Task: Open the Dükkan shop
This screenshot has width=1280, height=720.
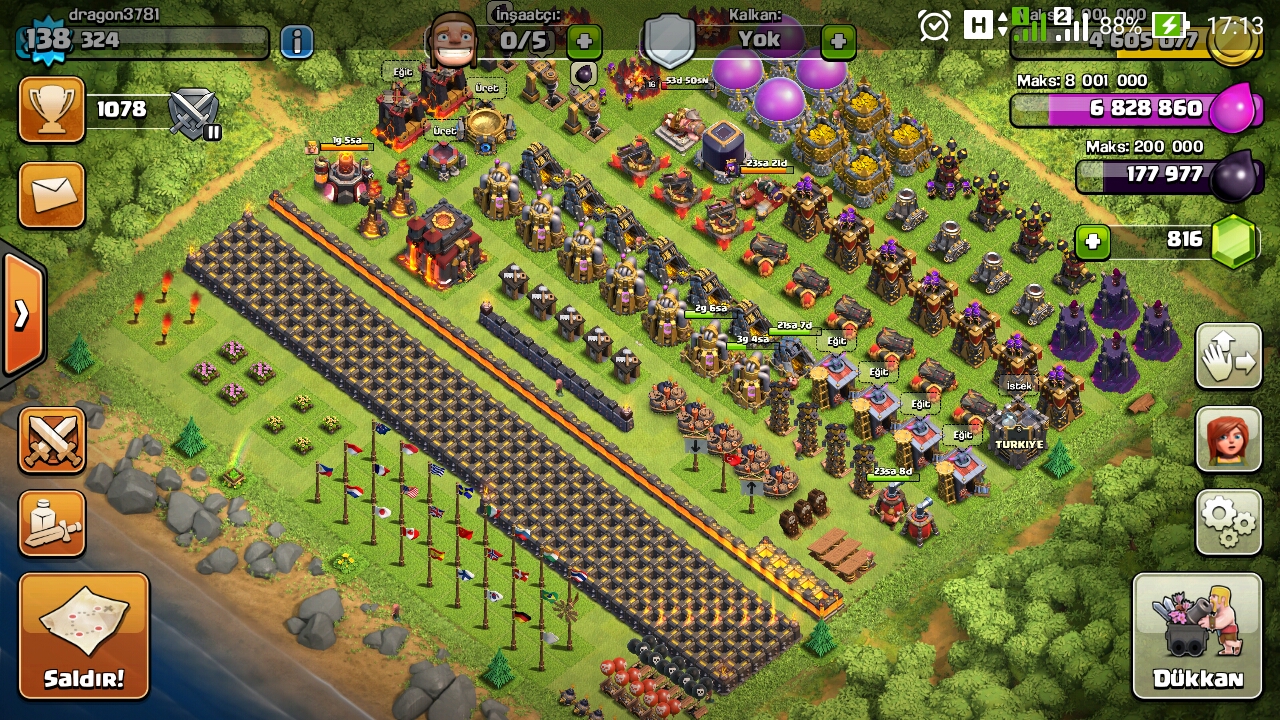Action: coord(1197,635)
